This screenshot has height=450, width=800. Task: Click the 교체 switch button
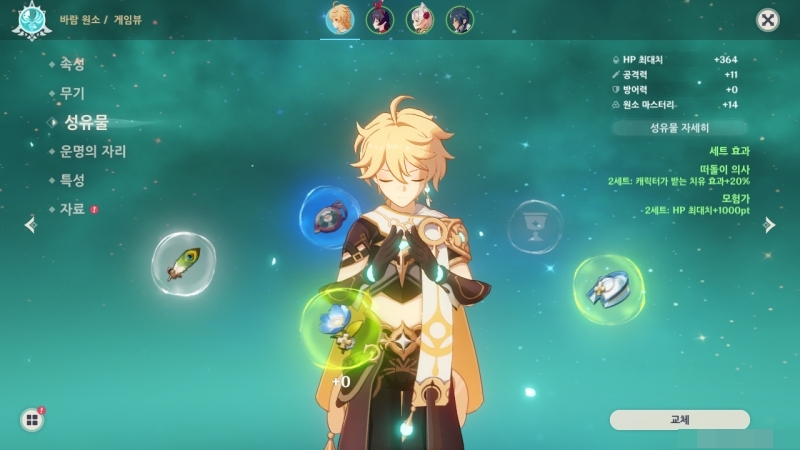pyautogui.click(x=679, y=420)
